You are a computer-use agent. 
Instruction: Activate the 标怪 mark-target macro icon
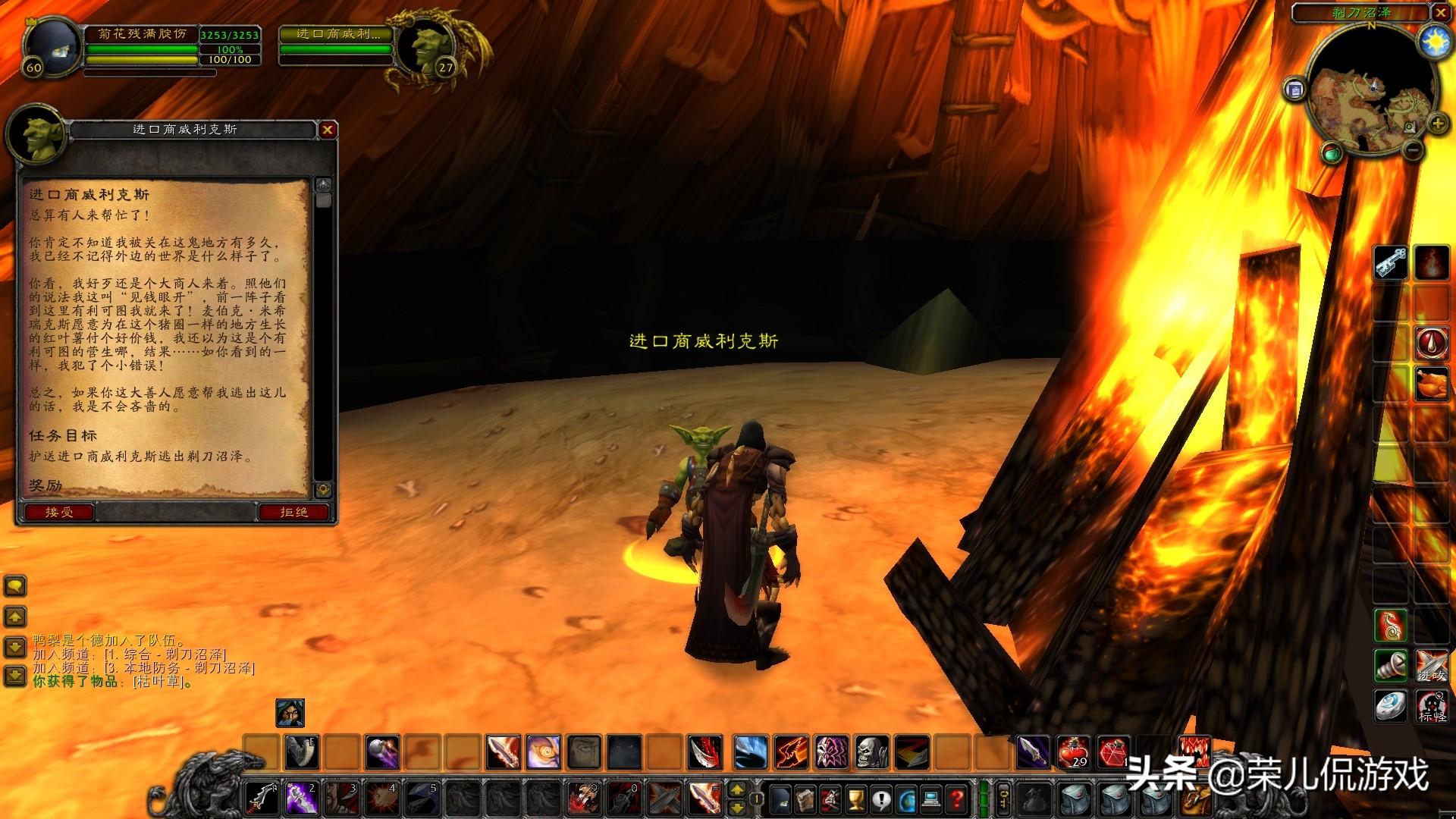[x=1432, y=707]
